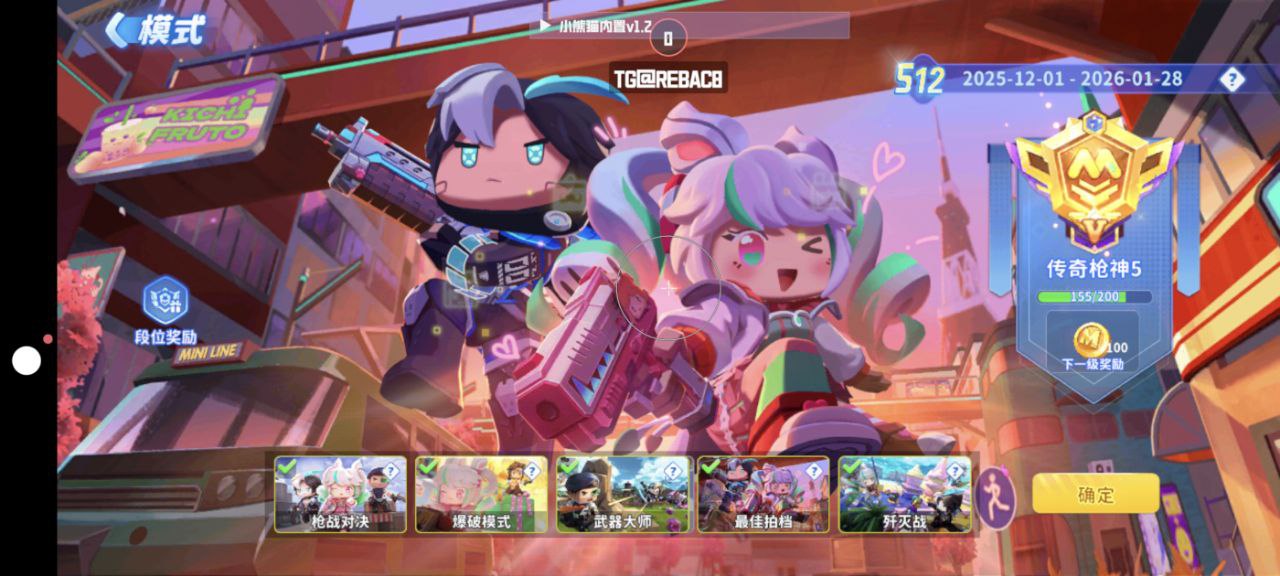Click the purple running figure icon

click(x=996, y=497)
